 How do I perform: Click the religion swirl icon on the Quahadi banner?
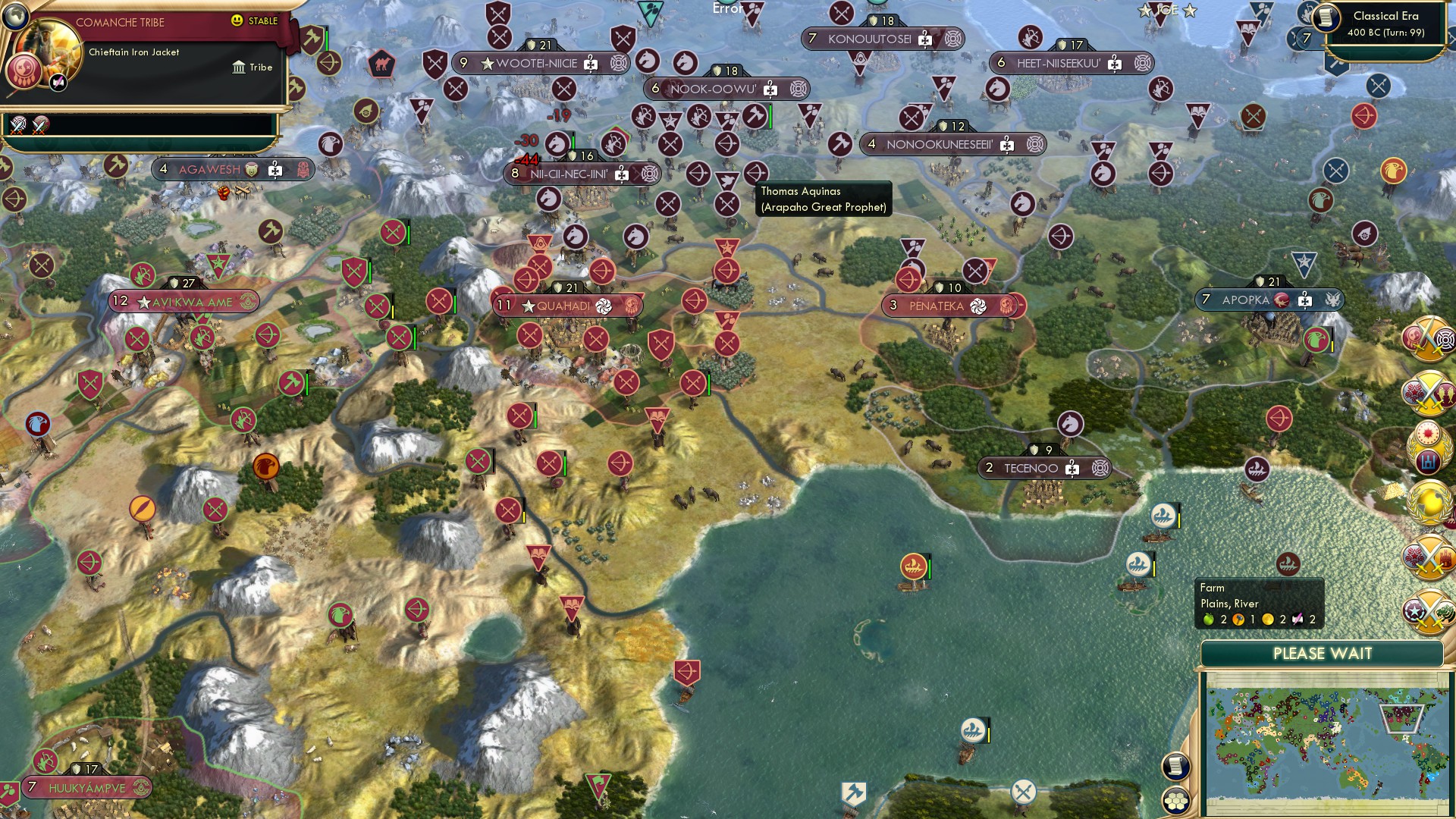[x=604, y=306]
